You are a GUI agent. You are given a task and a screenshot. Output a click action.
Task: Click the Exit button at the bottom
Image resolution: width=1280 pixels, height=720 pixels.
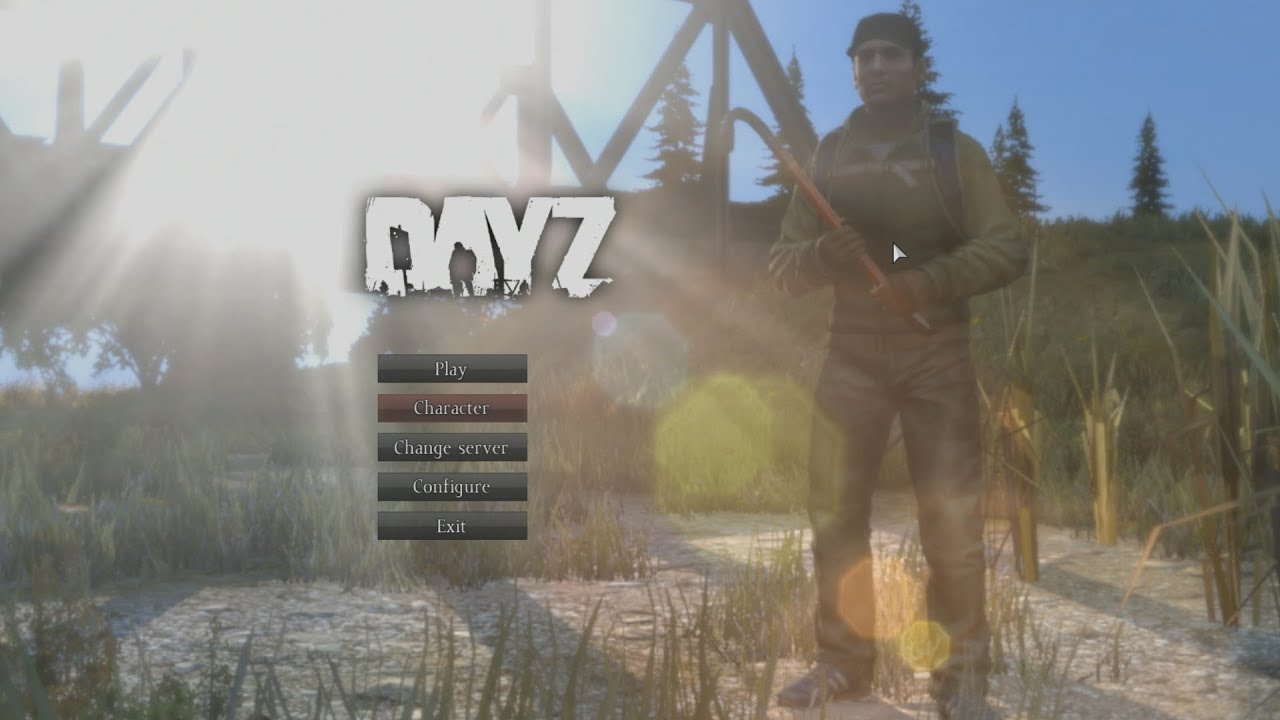(450, 525)
